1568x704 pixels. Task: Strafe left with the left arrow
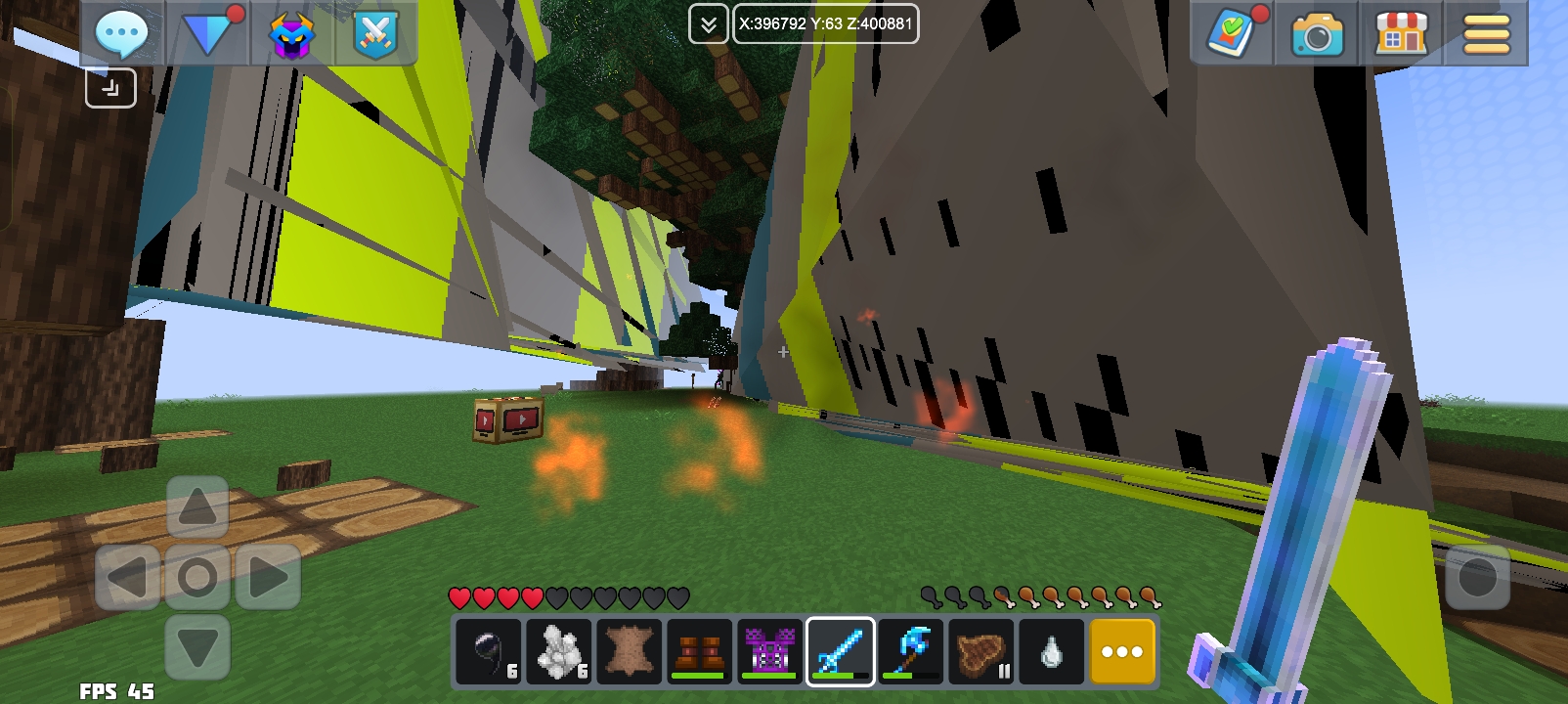click(x=128, y=577)
